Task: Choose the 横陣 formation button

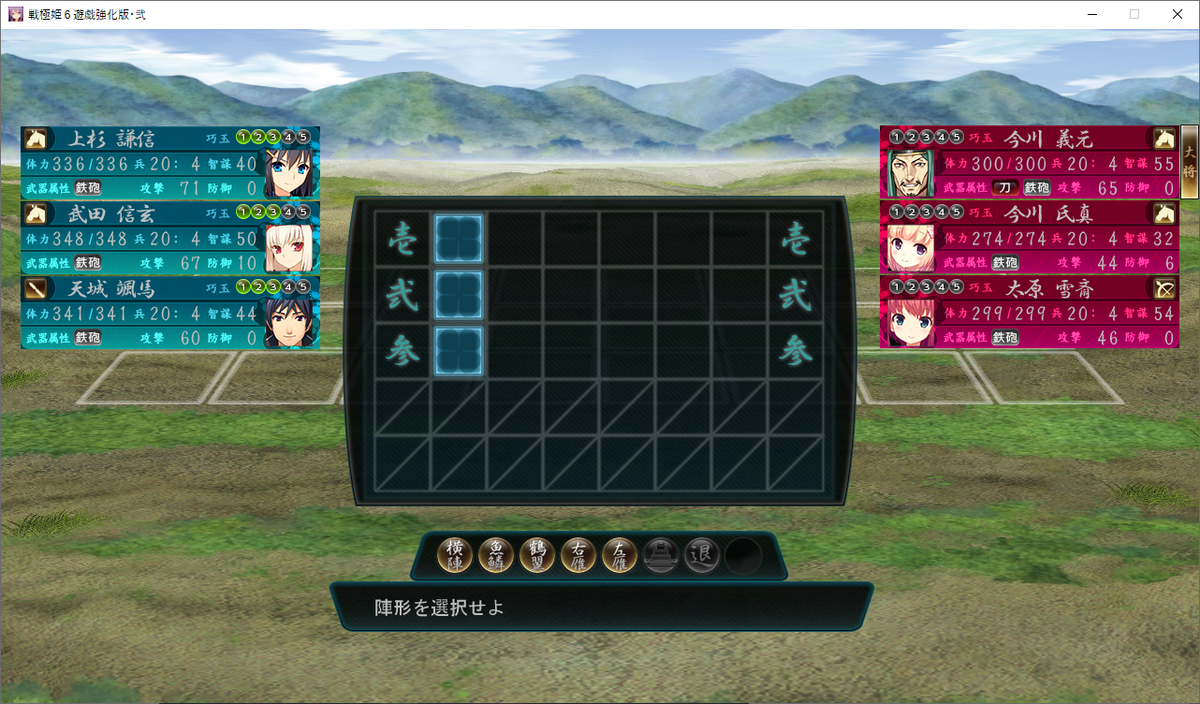Action: (x=456, y=554)
